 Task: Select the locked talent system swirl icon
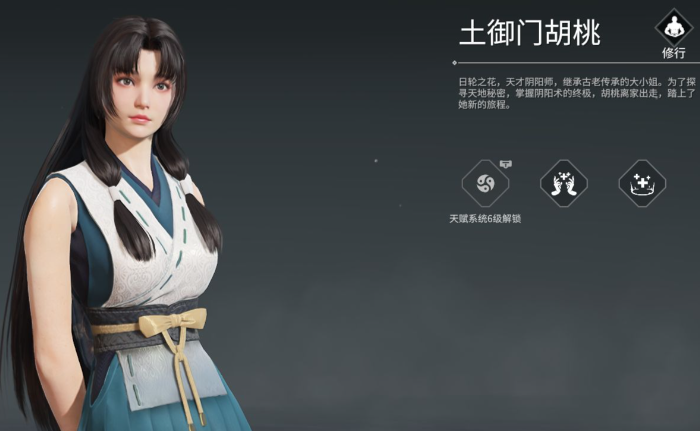tap(485, 184)
